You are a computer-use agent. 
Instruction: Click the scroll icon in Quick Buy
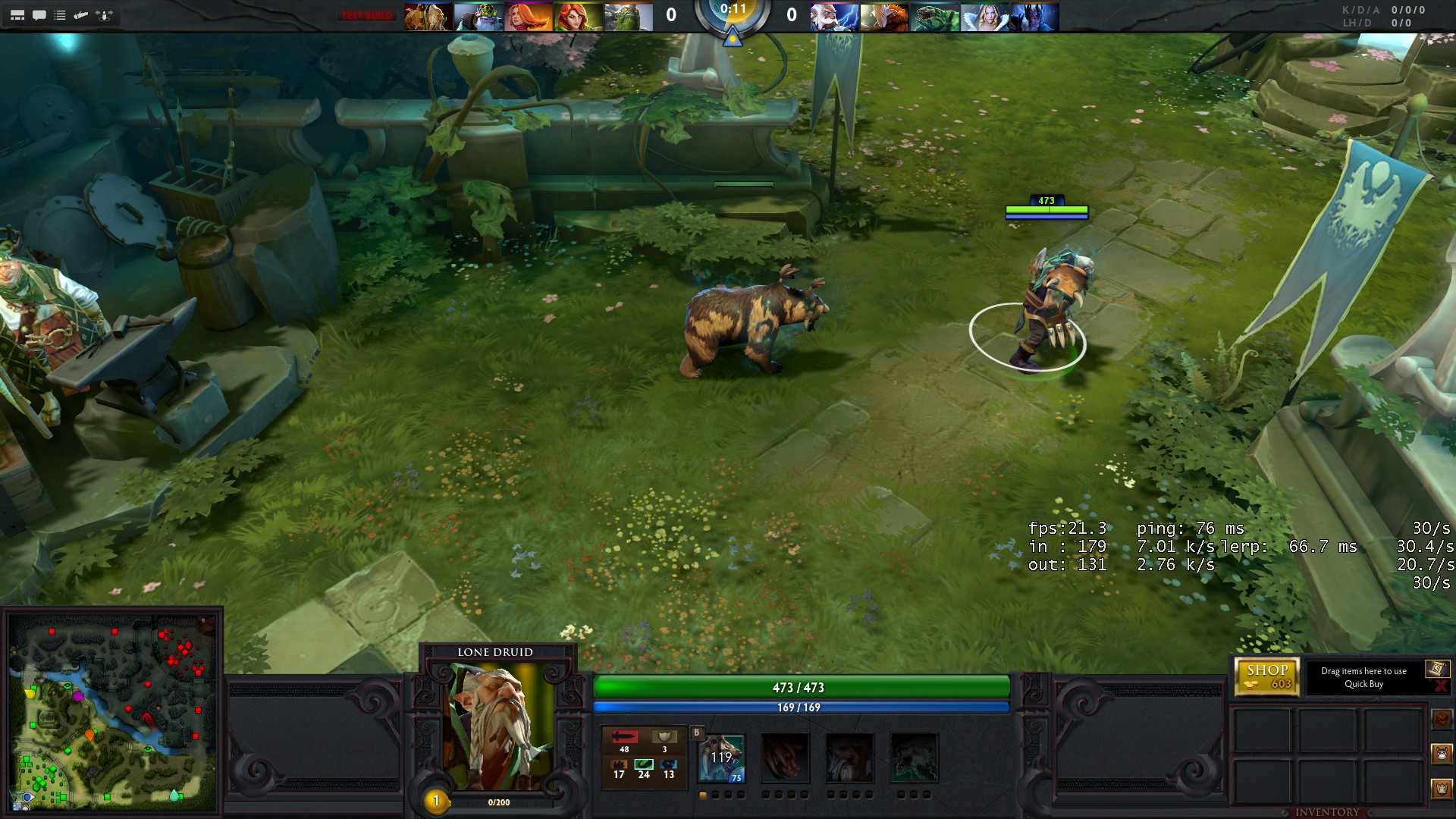pyautogui.click(x=1436, y=668)
